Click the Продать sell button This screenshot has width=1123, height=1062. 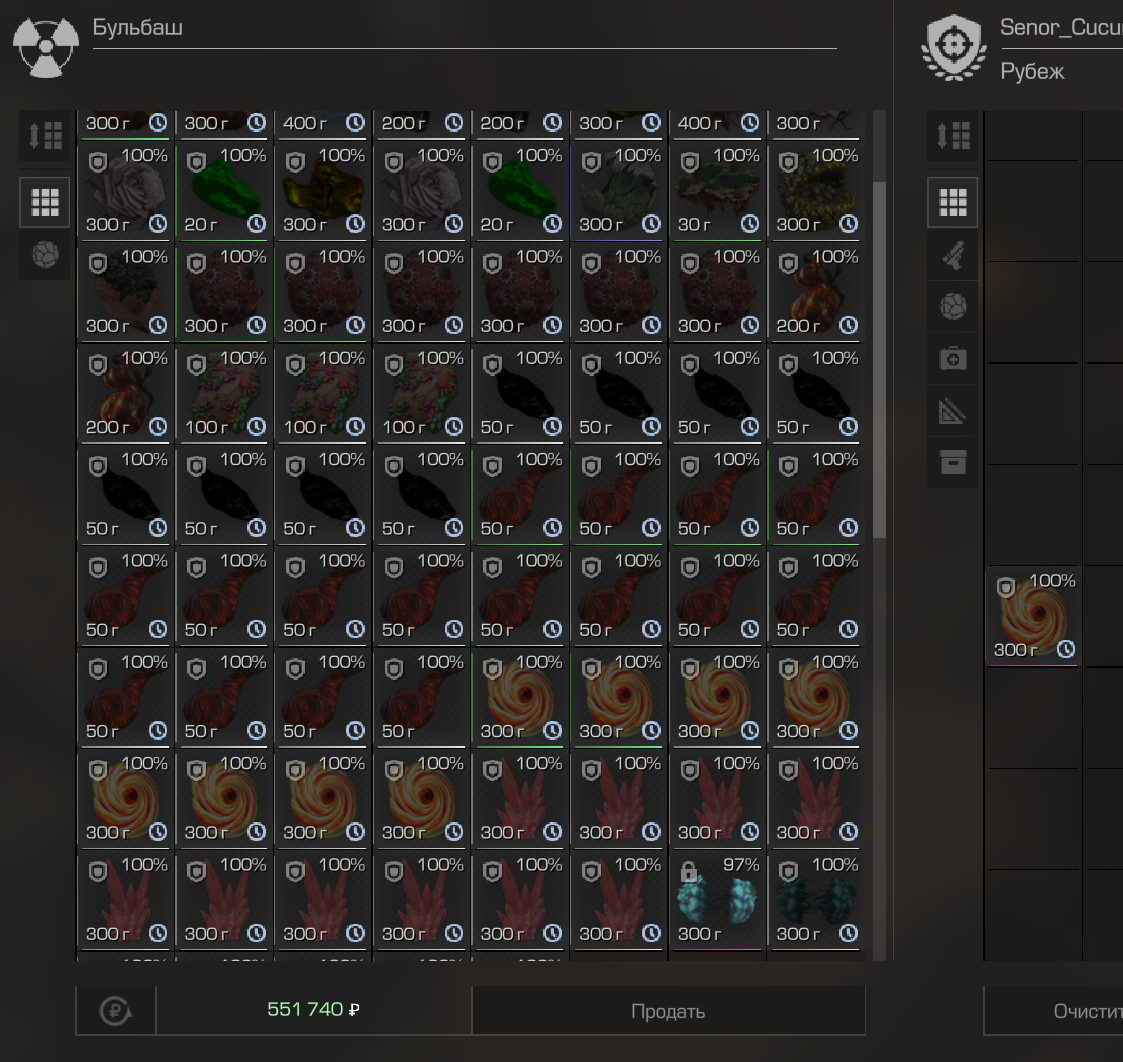coord(668,1011)
